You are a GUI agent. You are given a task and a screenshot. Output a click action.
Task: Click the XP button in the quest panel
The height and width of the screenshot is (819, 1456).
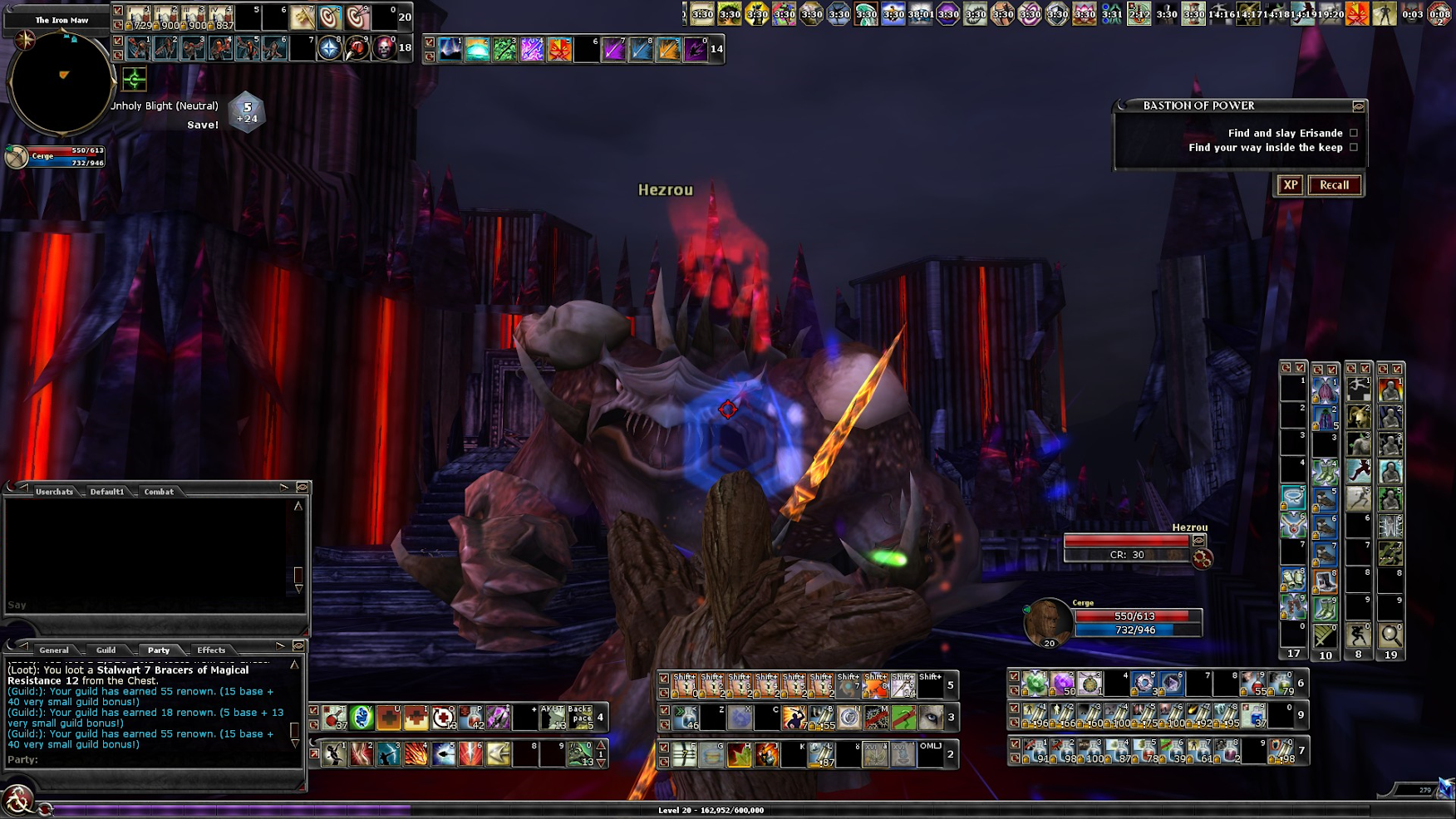click(1290, 185)
